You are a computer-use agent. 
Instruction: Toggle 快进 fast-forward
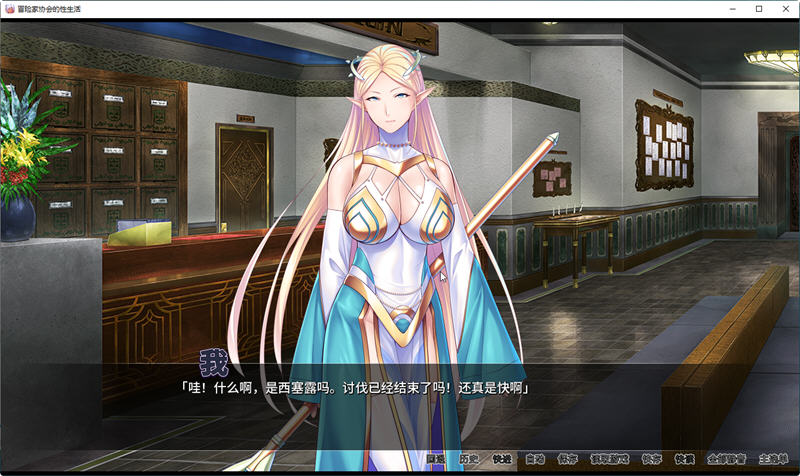pos(501,460)
